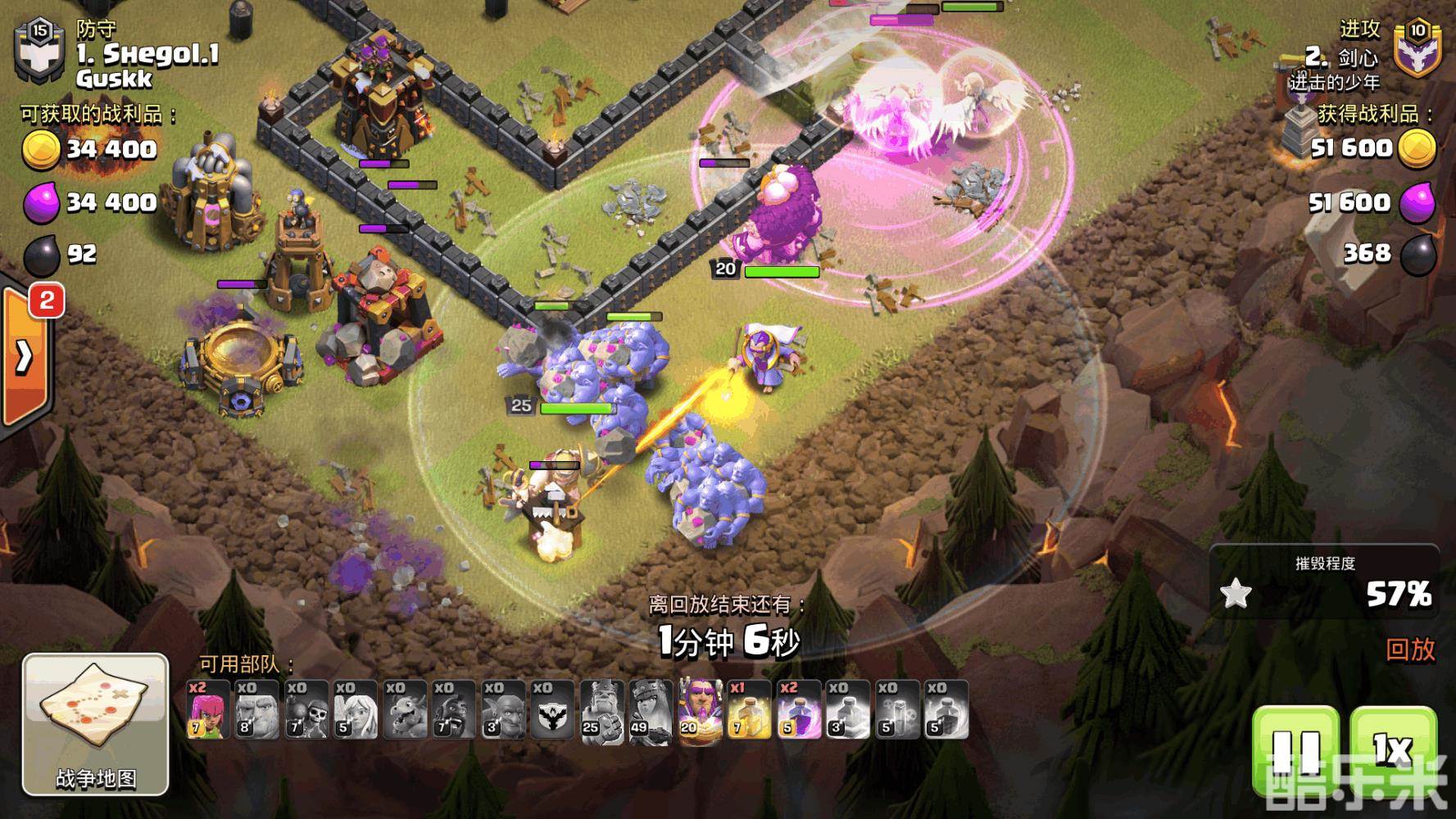Expand the orange side panel arrow
The image size is (1456, 819).
[24, 357]
